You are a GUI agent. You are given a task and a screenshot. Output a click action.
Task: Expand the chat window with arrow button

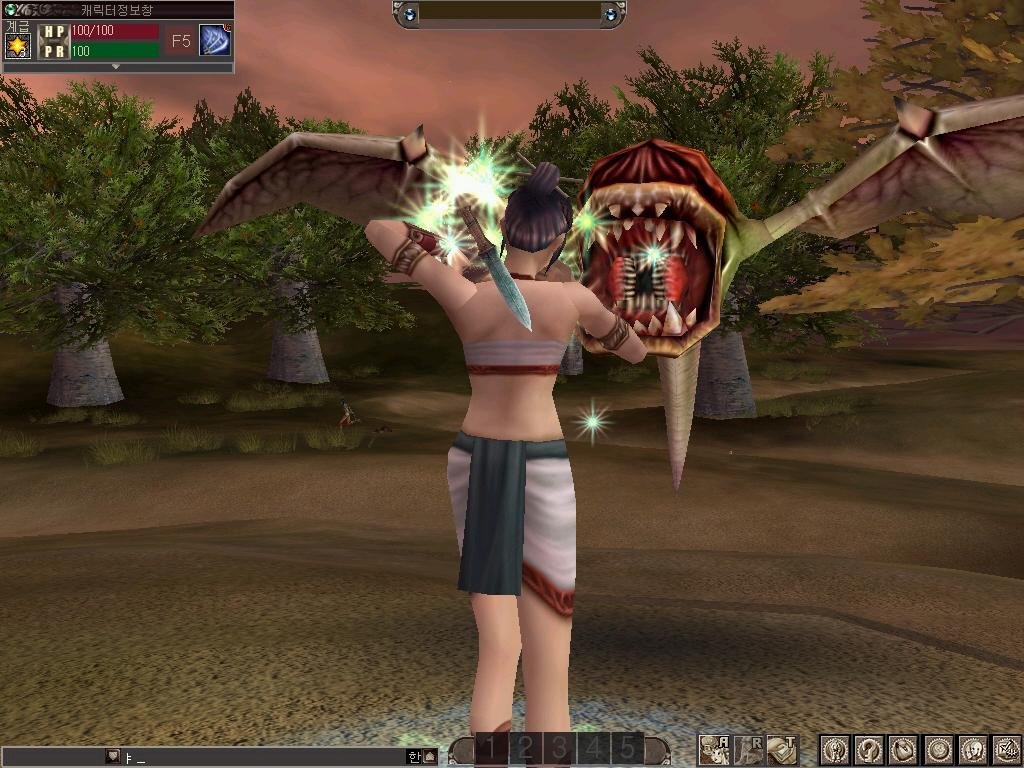(430, 757)
